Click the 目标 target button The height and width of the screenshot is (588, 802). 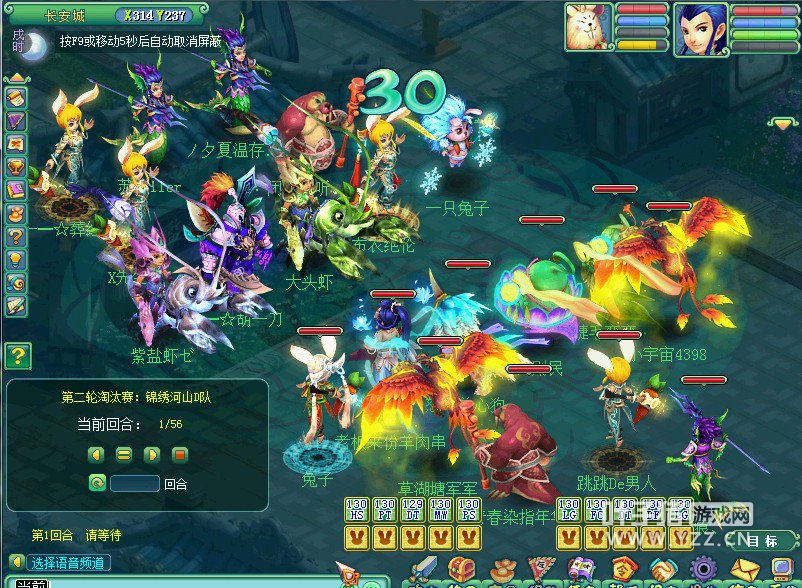762,541
